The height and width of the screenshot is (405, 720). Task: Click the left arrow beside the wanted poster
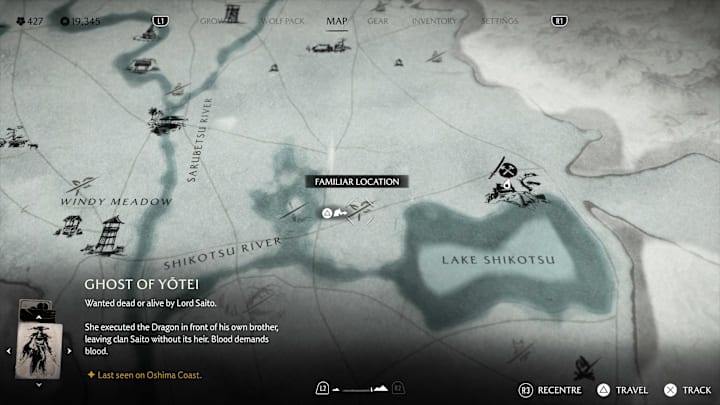tap(10, 350)
